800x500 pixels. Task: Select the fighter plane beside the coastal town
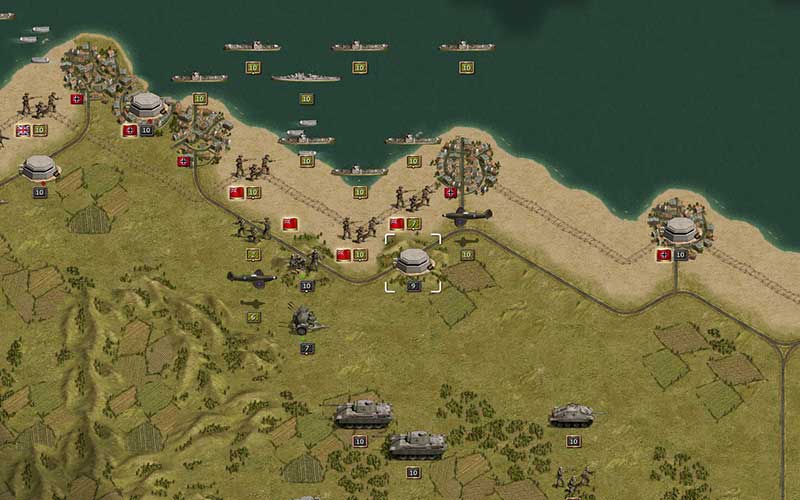tap(467, 216)
